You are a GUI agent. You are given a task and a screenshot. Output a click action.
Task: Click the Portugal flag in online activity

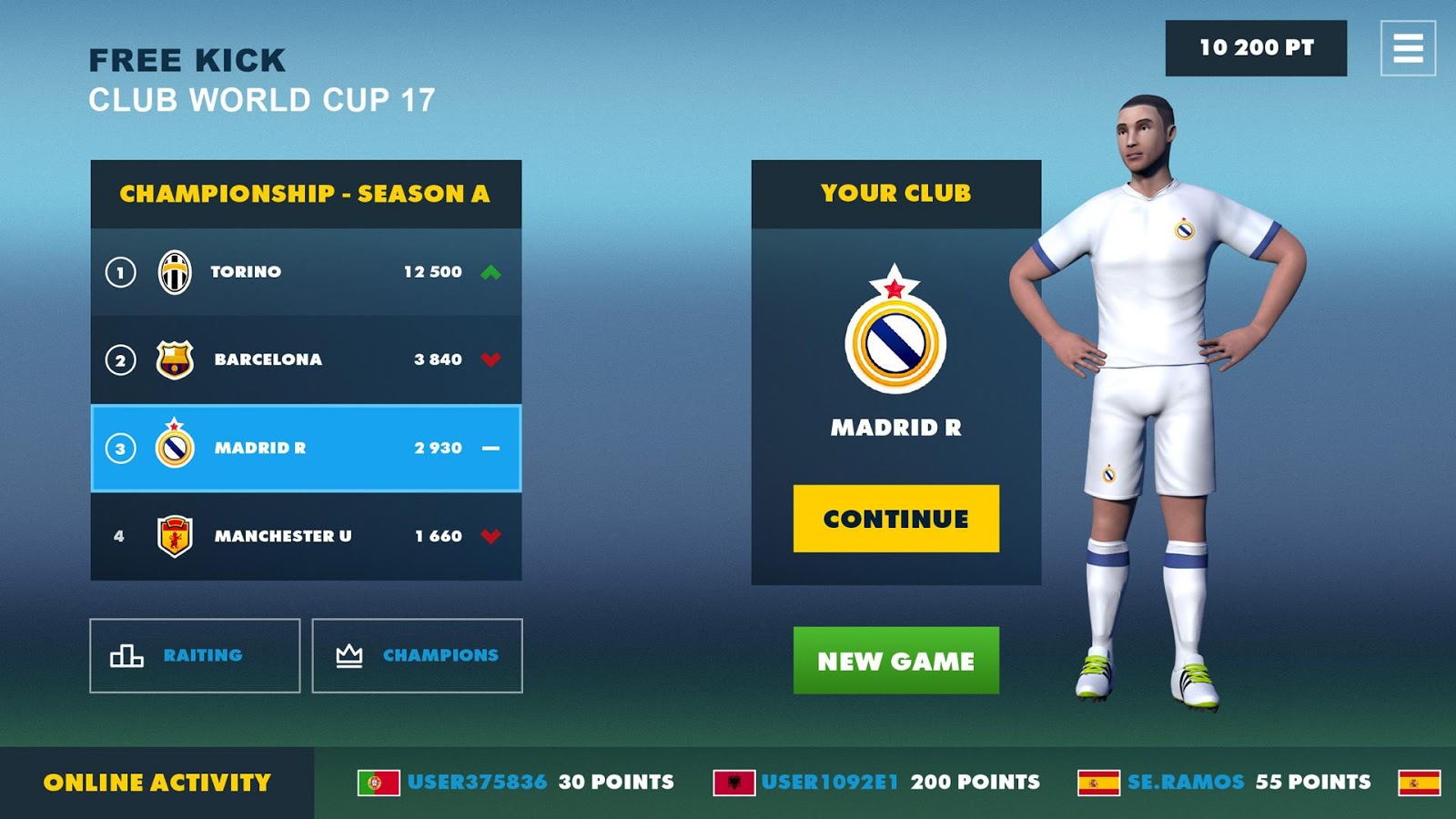click(381, 781)
